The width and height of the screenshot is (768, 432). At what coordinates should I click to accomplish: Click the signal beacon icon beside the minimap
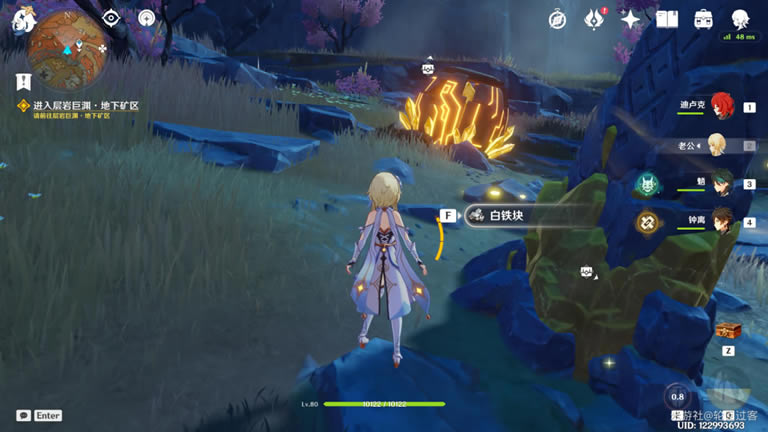coord(147,18)
